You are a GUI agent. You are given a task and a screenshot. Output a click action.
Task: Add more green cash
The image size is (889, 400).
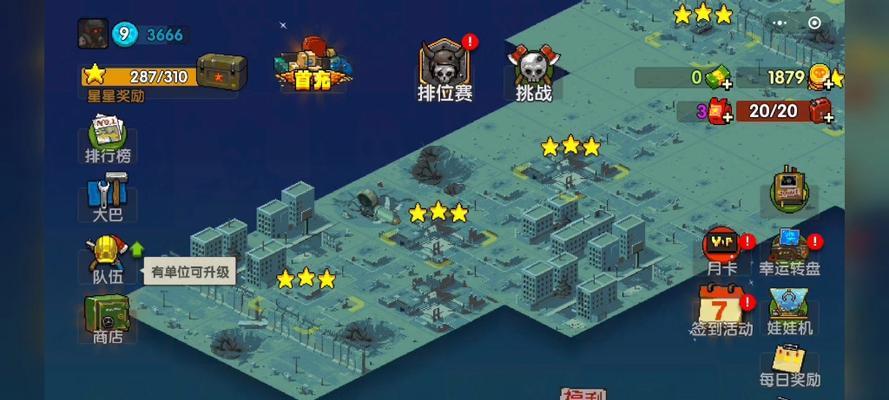(727, 84)
